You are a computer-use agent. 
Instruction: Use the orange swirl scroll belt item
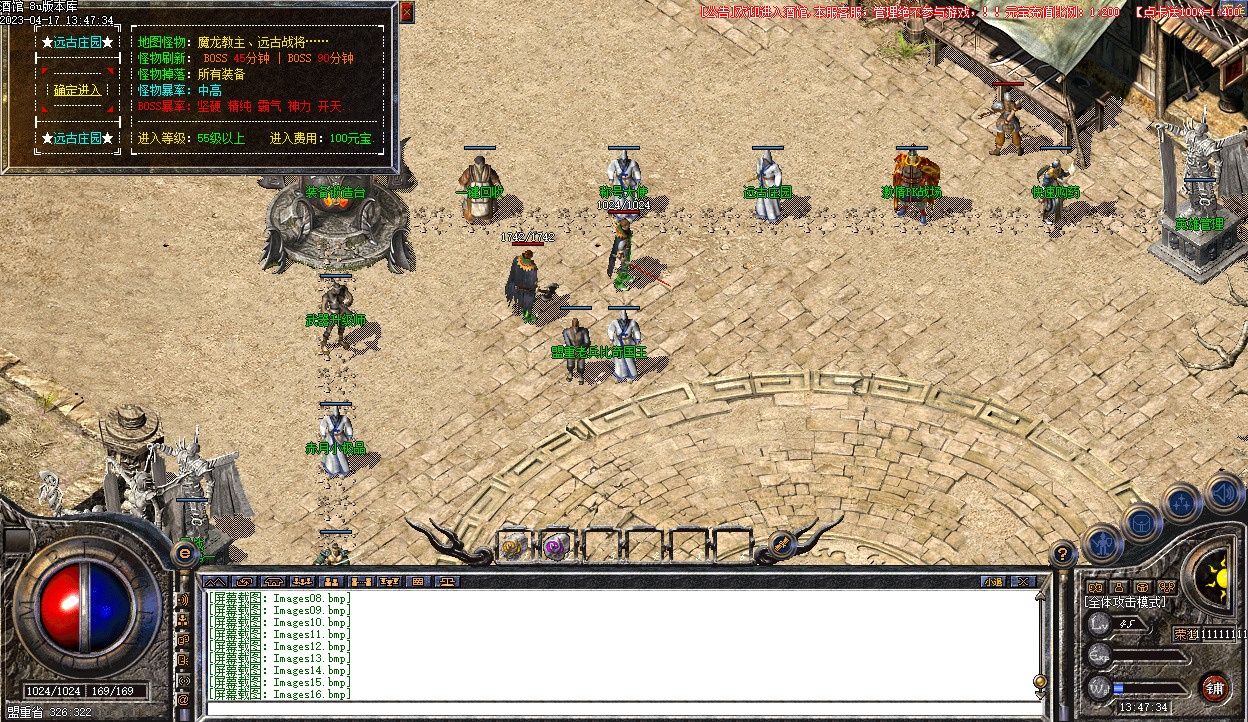point(513,546)
